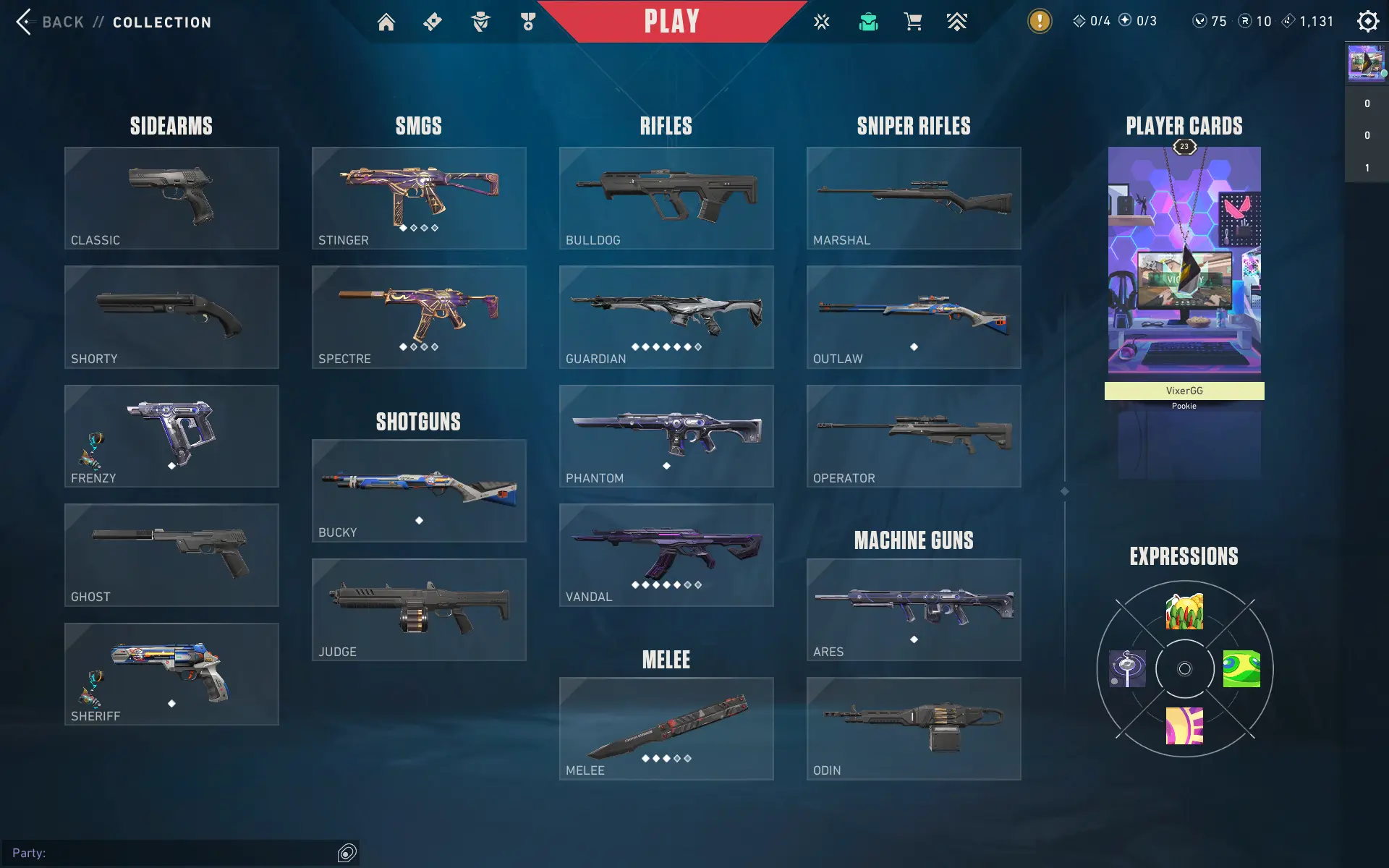Go back using the BACK arrow
Screen dimensions: 1389x868
point(25,22)
